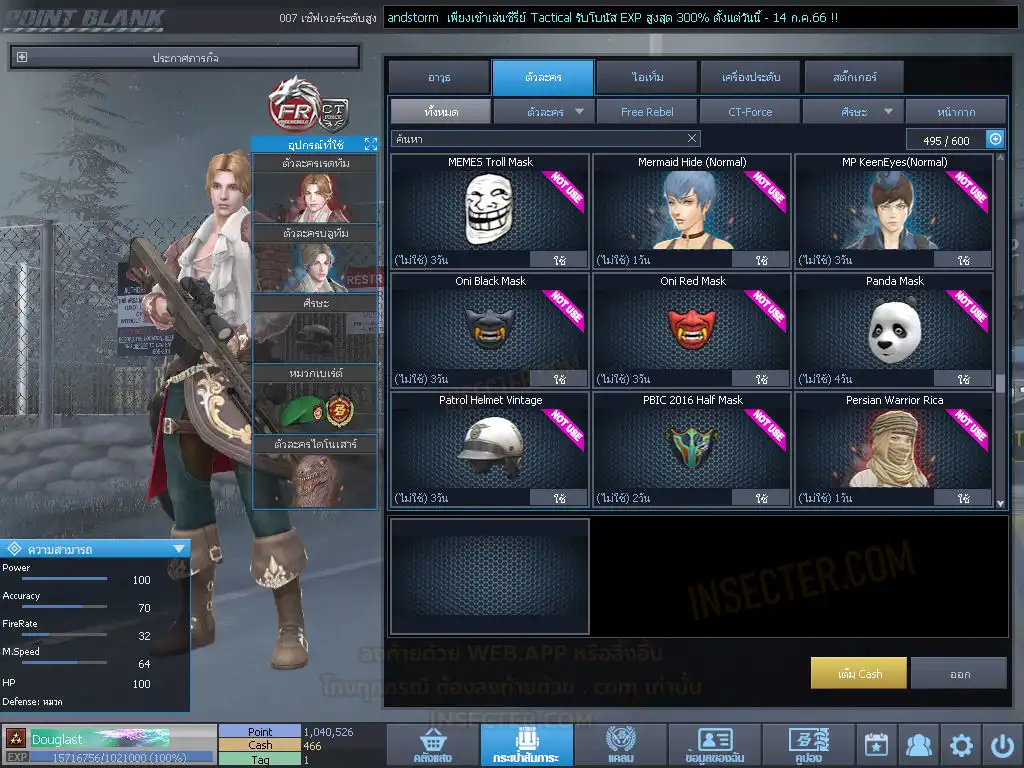The width and height of the screenshot is (1024, 768).
Task: Select the เครื่องประดับ accessories tab
Action: tap(749, 77)
